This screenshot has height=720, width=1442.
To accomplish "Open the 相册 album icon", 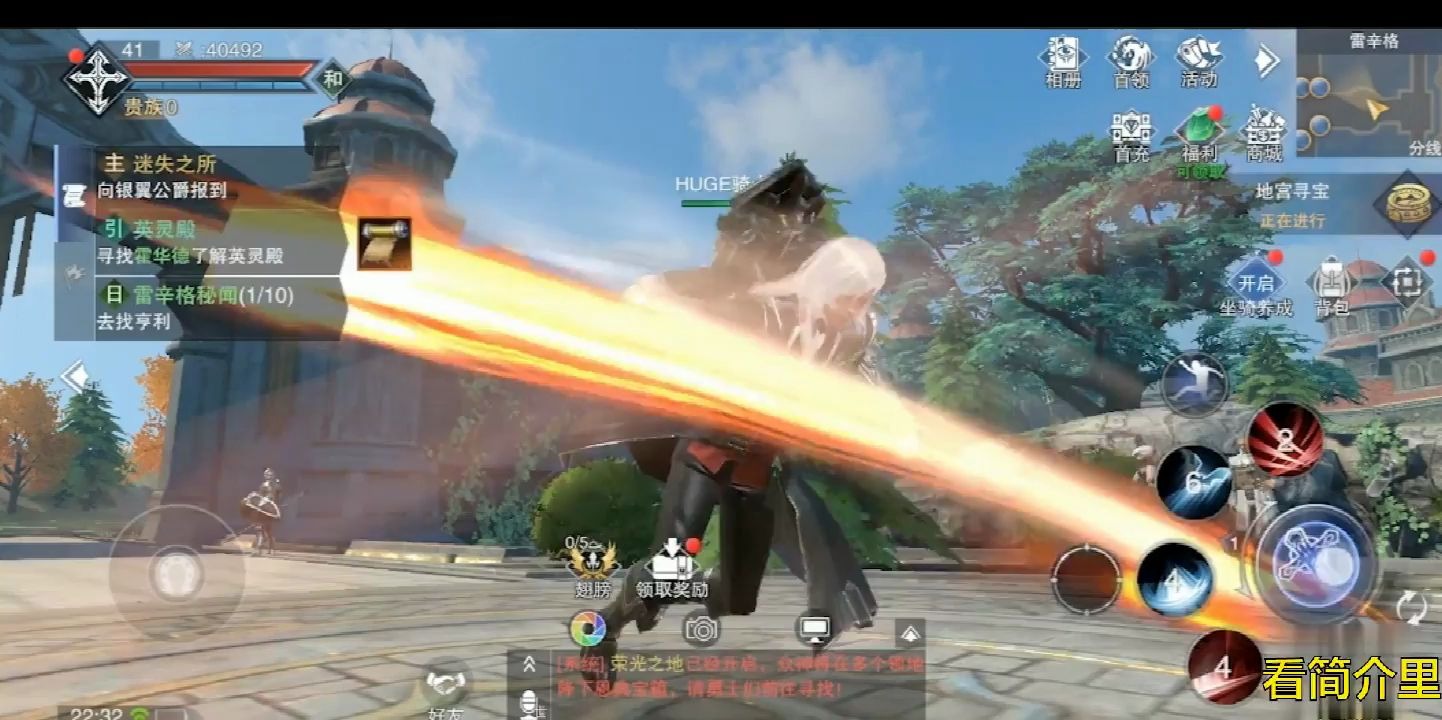I will [x=1063, y=60].
